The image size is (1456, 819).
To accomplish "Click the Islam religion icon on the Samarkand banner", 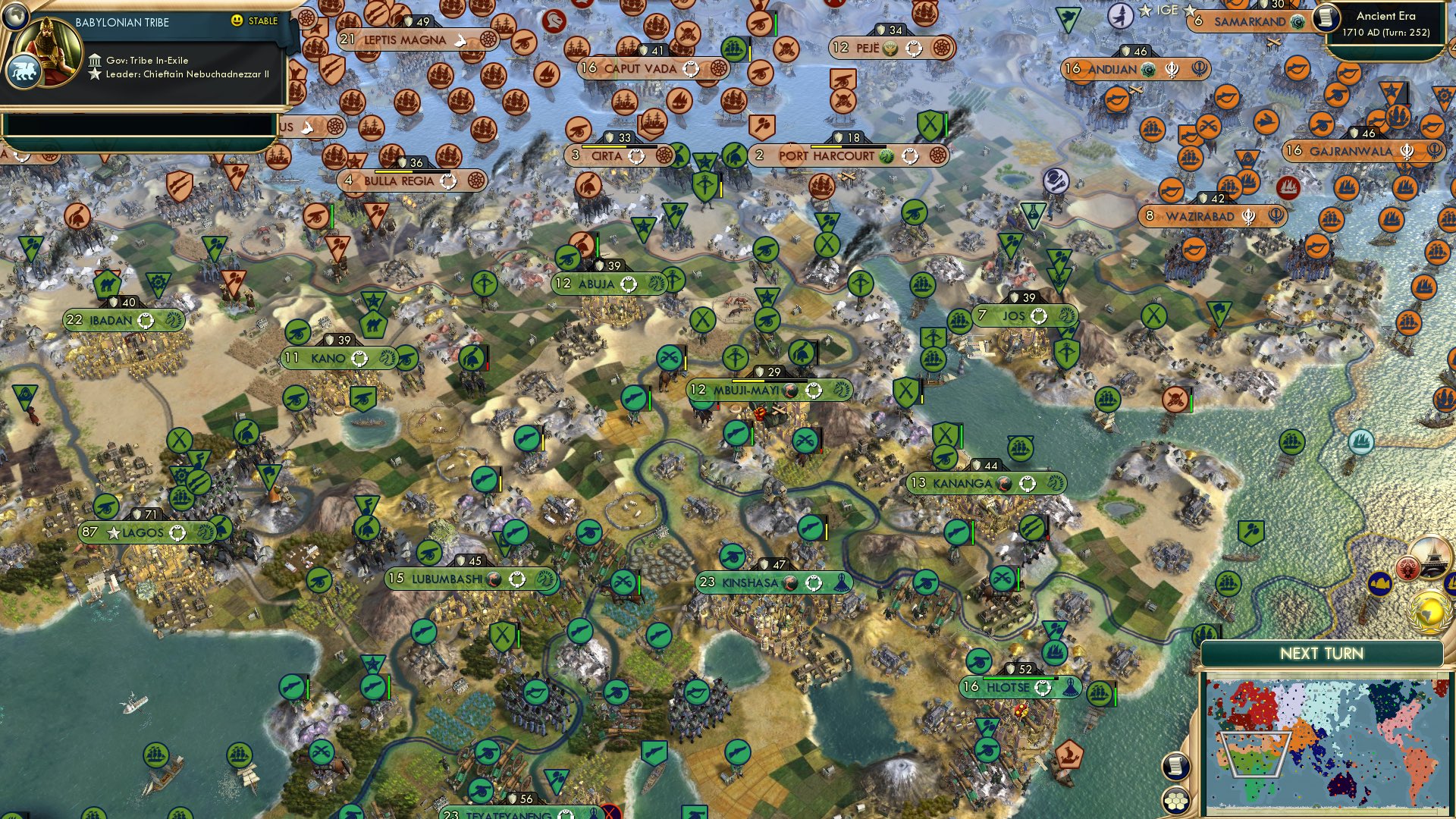I will pos(1297,22).
